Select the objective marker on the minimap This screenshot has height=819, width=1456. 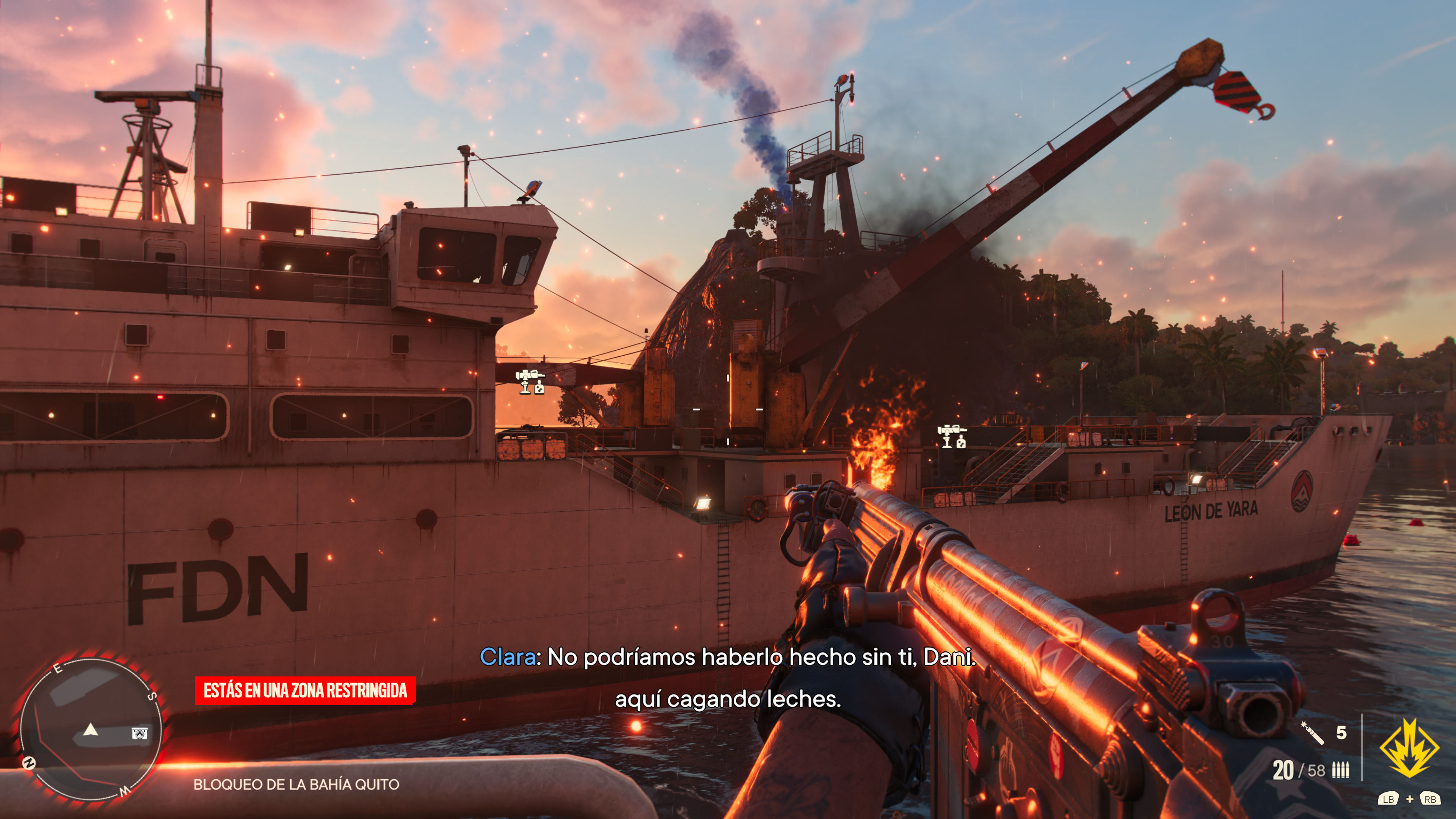pyautogui.click(x=140, y=733)
